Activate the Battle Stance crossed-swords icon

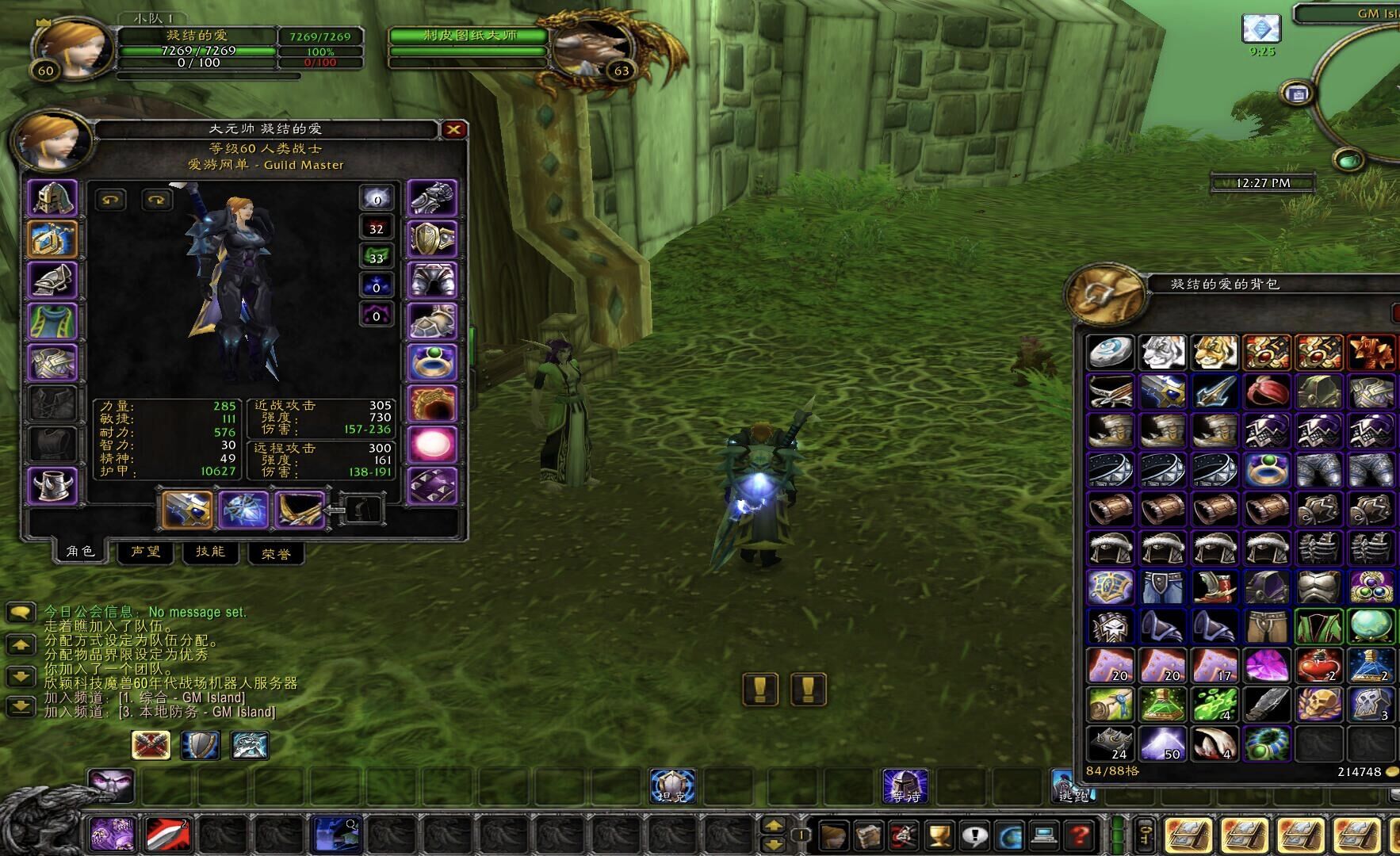(x=150, y=745)
